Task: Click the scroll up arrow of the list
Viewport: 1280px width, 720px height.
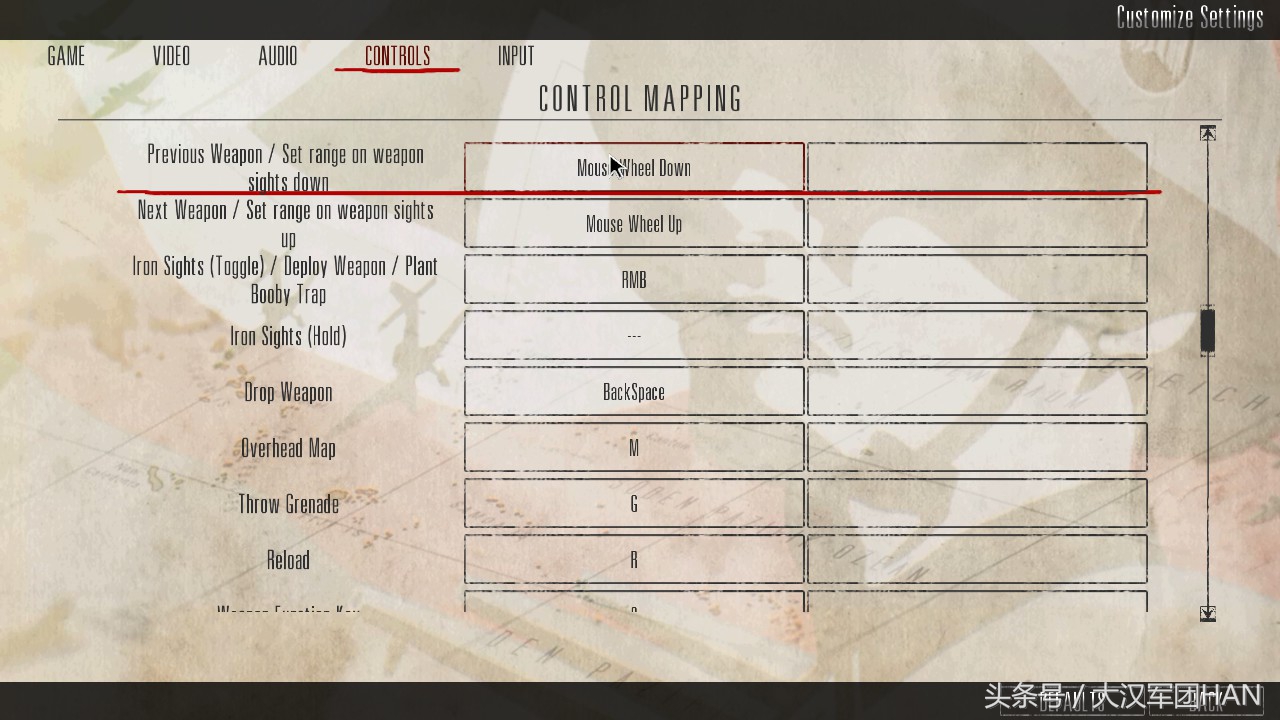Action: click(1208, 134)
